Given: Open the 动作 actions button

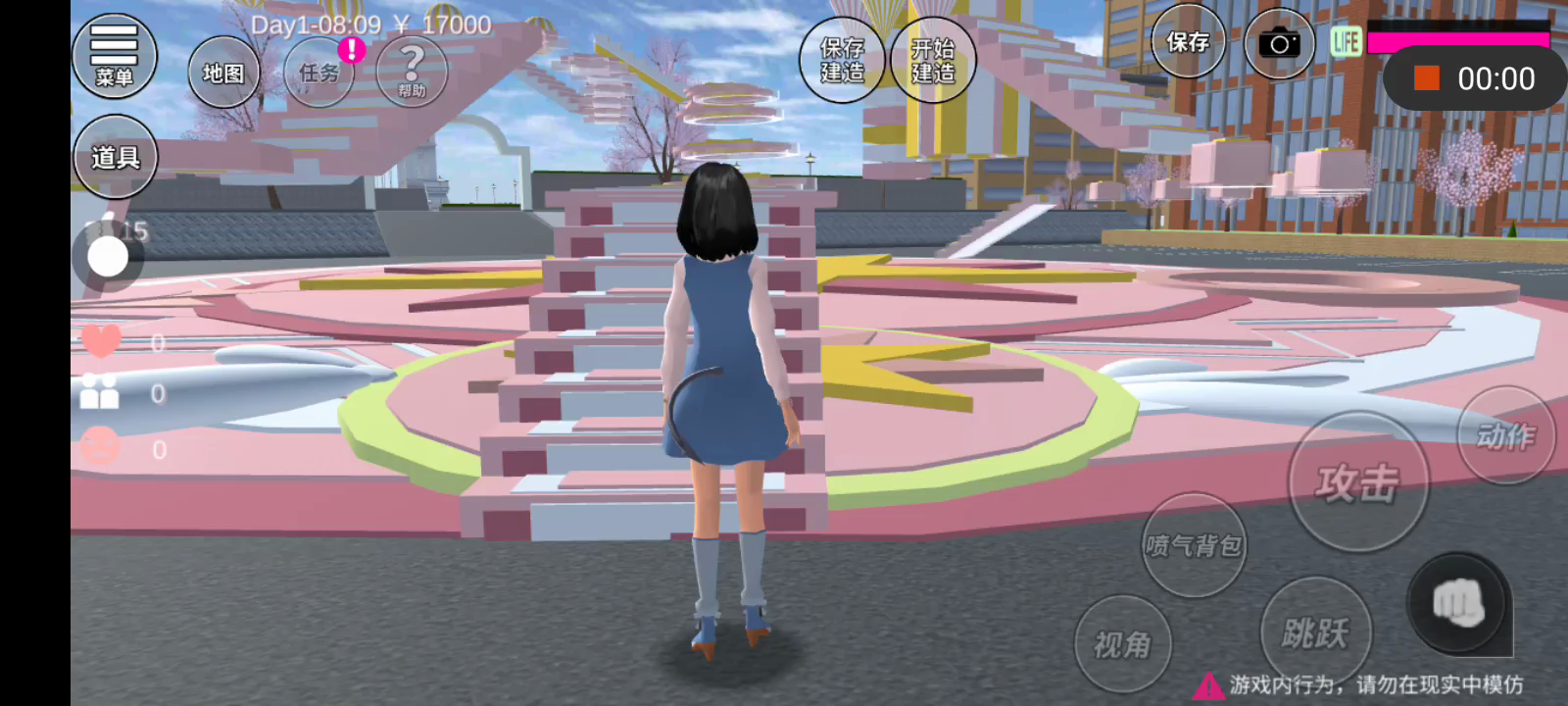Looking at the screenshot, I should coord(1505,435).
